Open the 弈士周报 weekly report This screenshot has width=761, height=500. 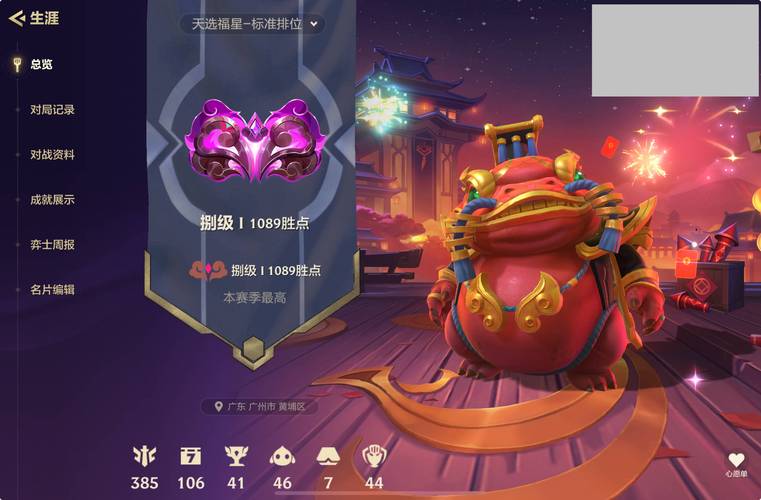coord(52,245)
